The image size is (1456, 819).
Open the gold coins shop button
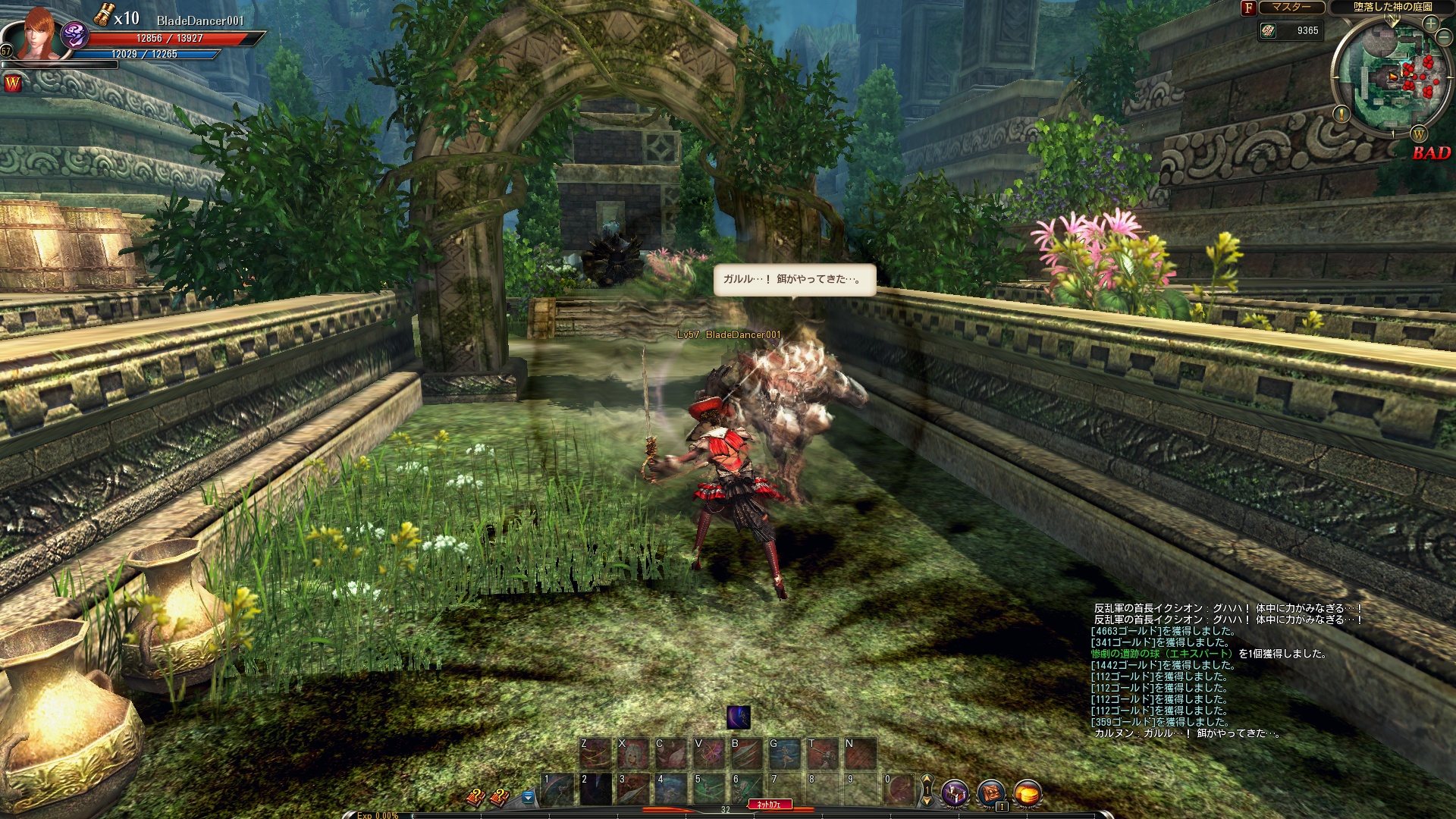pyautogui.click(x=1027, y=794)
